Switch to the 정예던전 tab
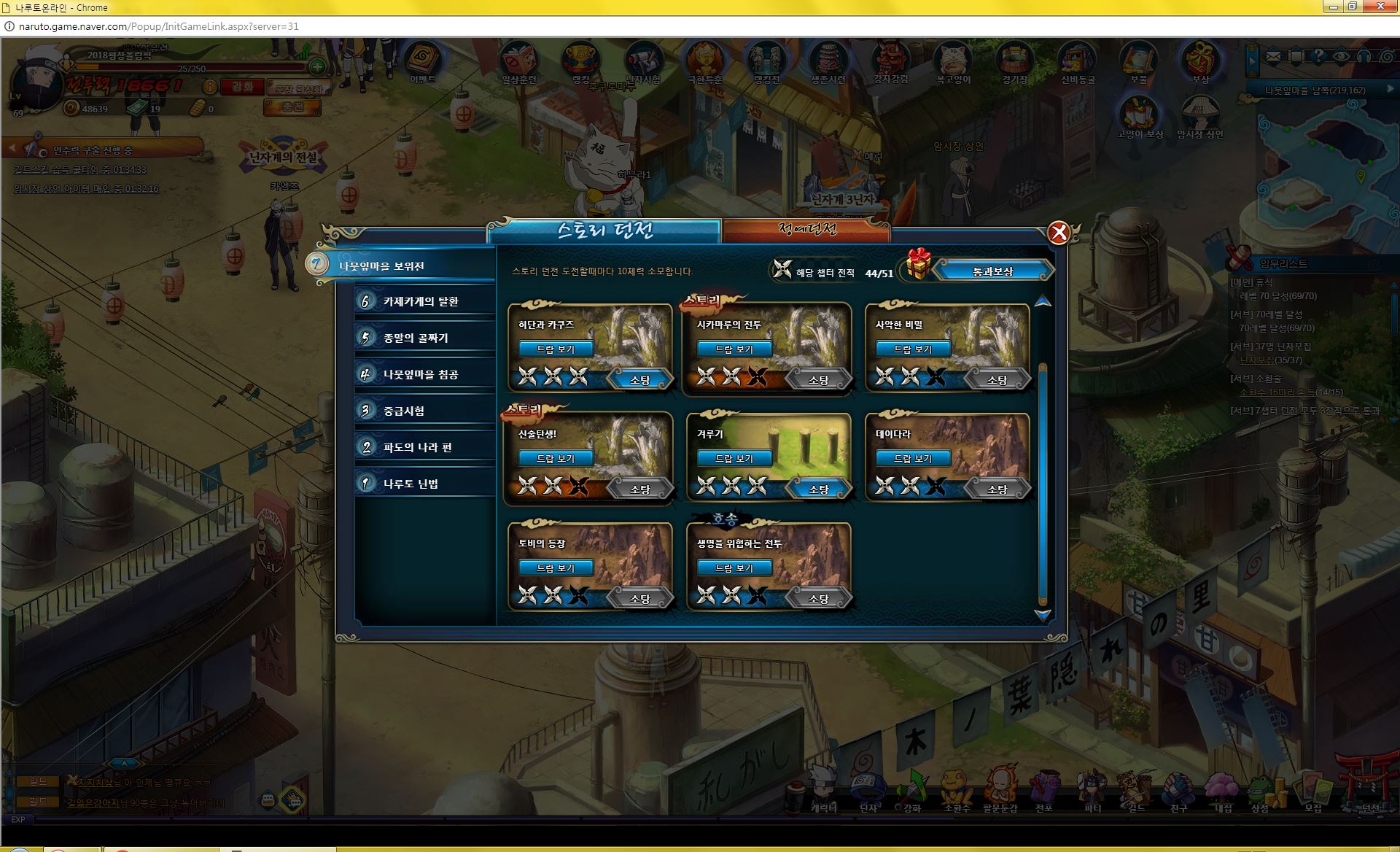Image resolution: width=1400 pixels, height=852 pixels. 806,230
